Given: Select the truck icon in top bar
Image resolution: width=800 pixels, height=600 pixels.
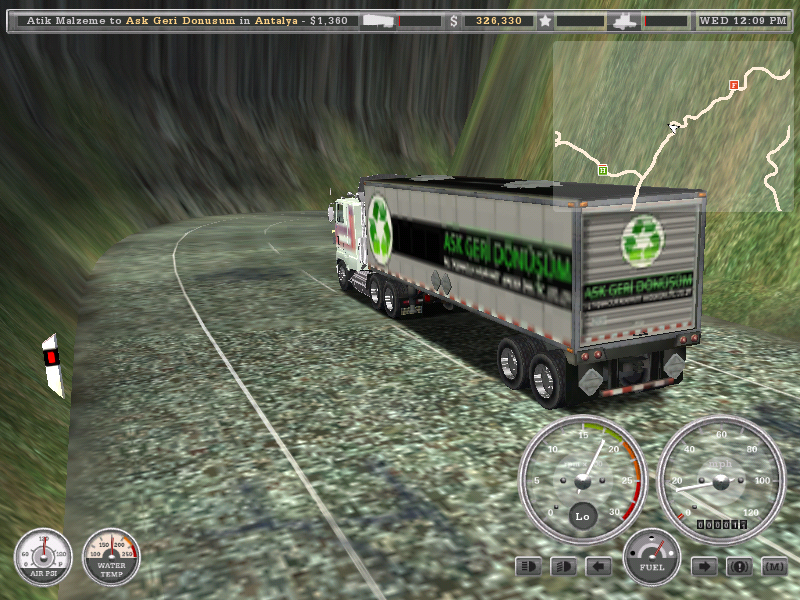Looking at the screenshot, I should click(x=624, y=20).
